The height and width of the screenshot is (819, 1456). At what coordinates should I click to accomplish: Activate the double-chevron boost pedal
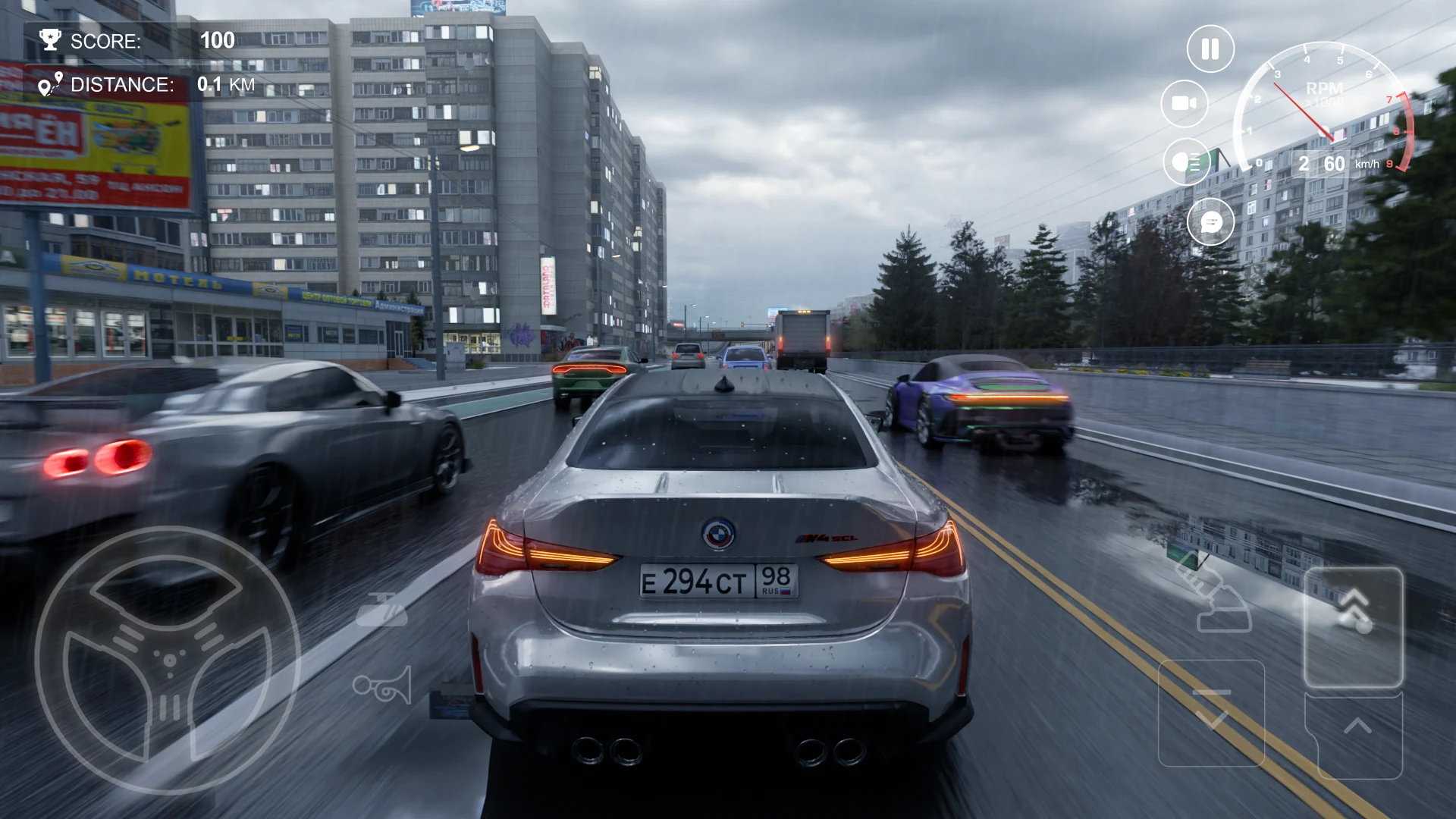click(x=1353, y=626)
